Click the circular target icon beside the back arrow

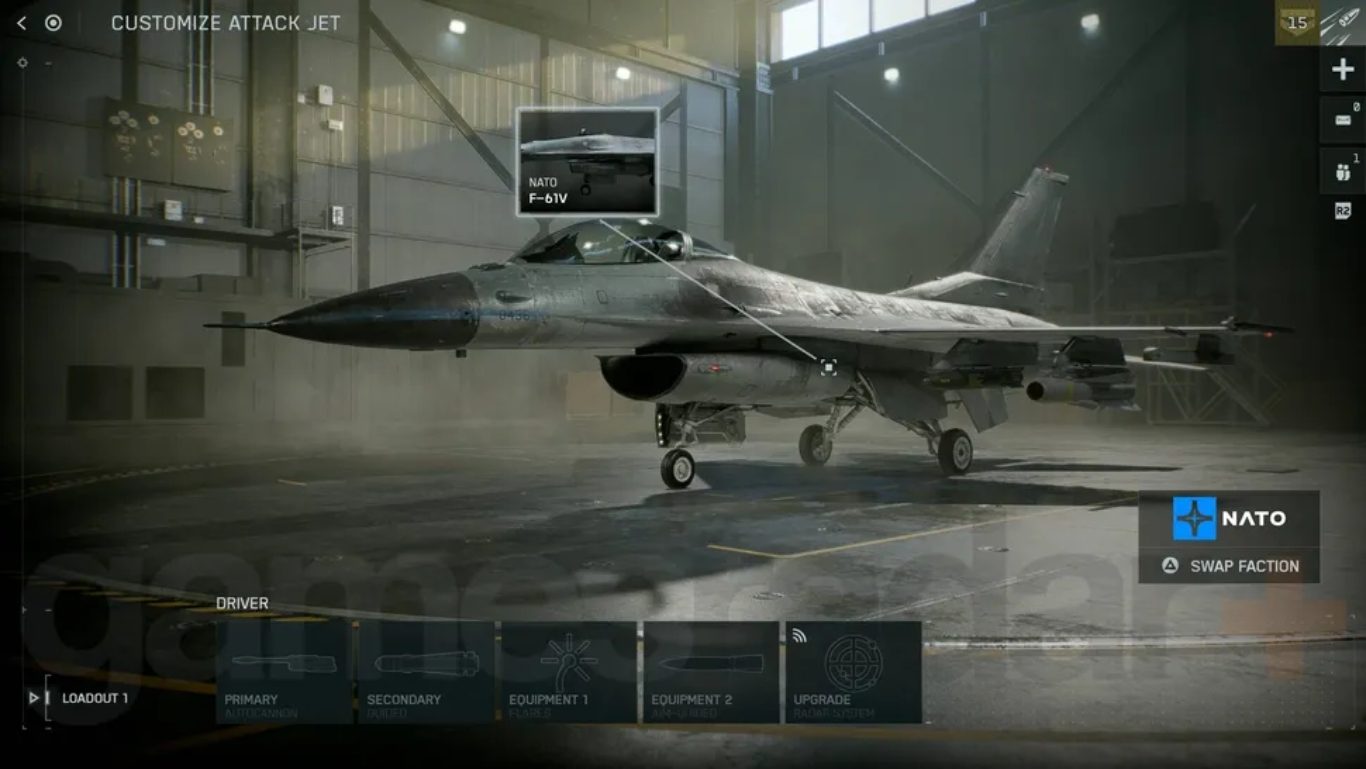pos(53,23)
